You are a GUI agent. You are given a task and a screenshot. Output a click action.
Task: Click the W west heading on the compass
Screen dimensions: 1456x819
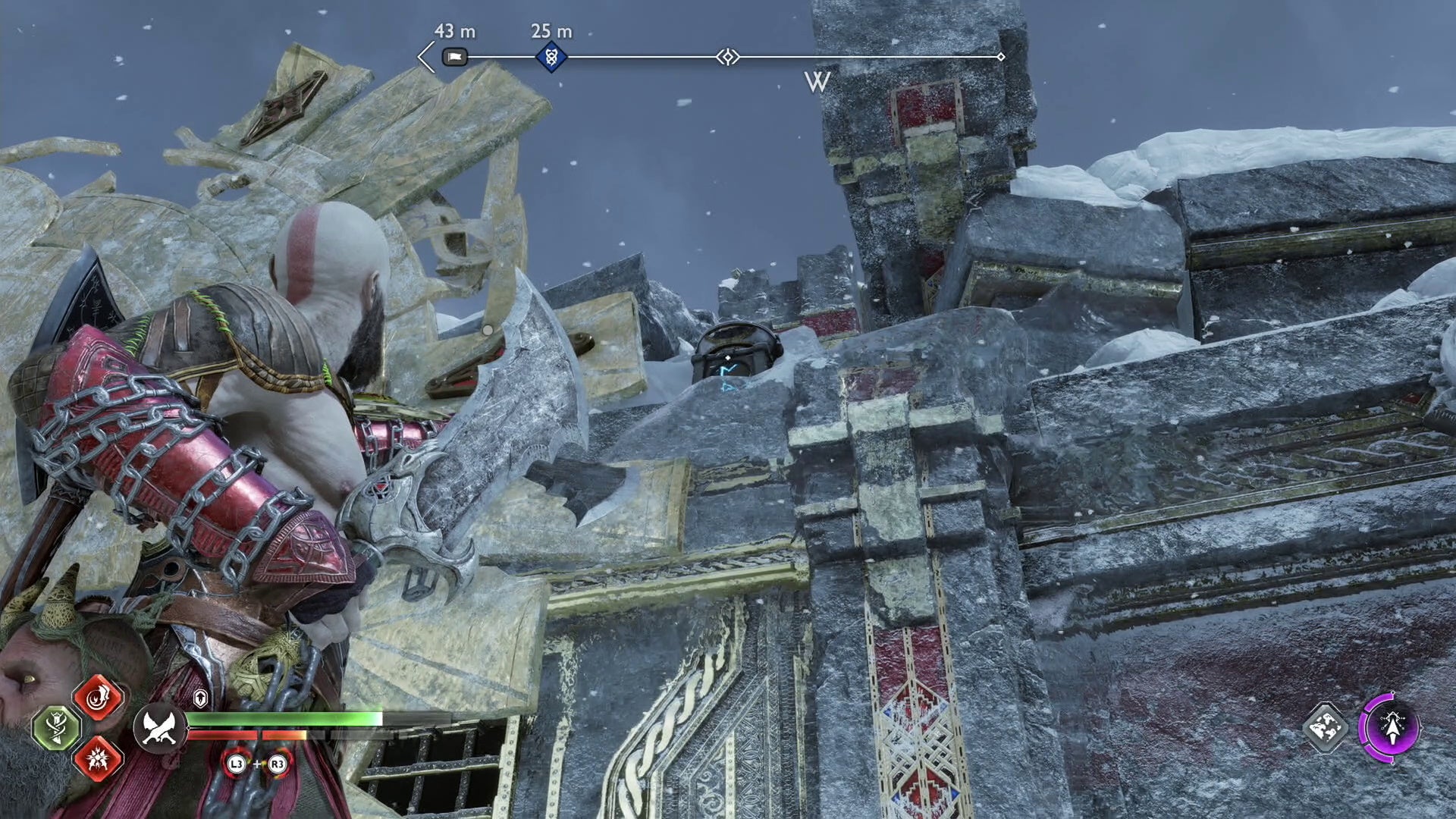(817, 82)
